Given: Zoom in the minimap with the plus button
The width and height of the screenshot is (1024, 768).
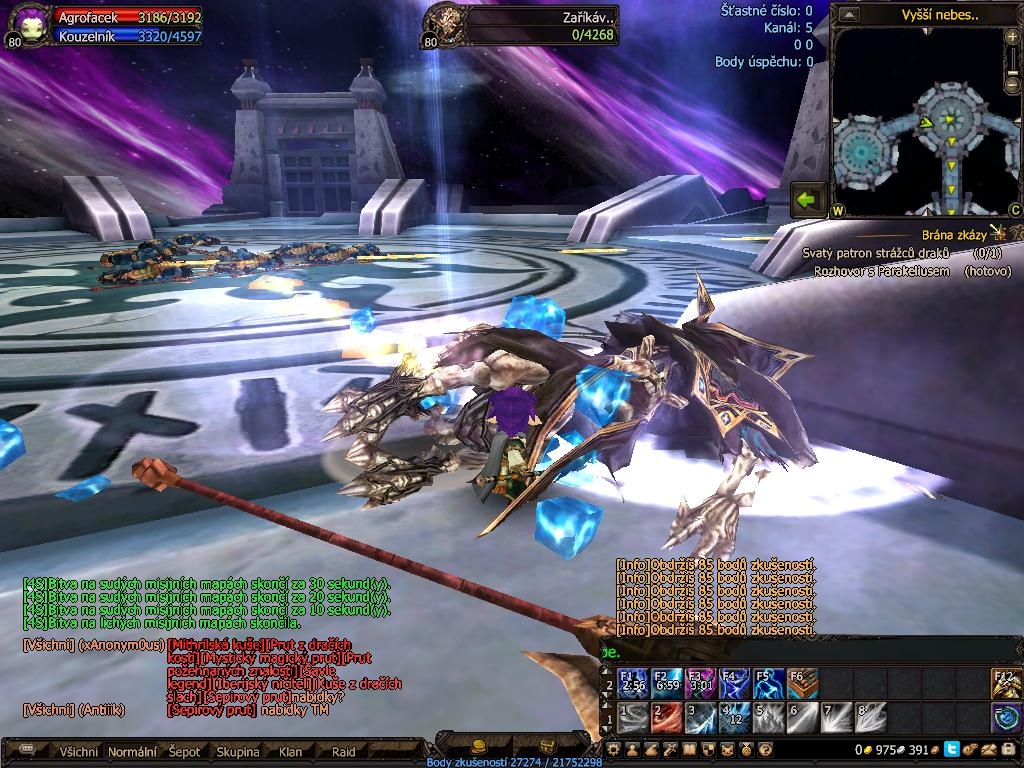Looking at the screenshot, I should pyautogui.click(x=1014, y=37).
